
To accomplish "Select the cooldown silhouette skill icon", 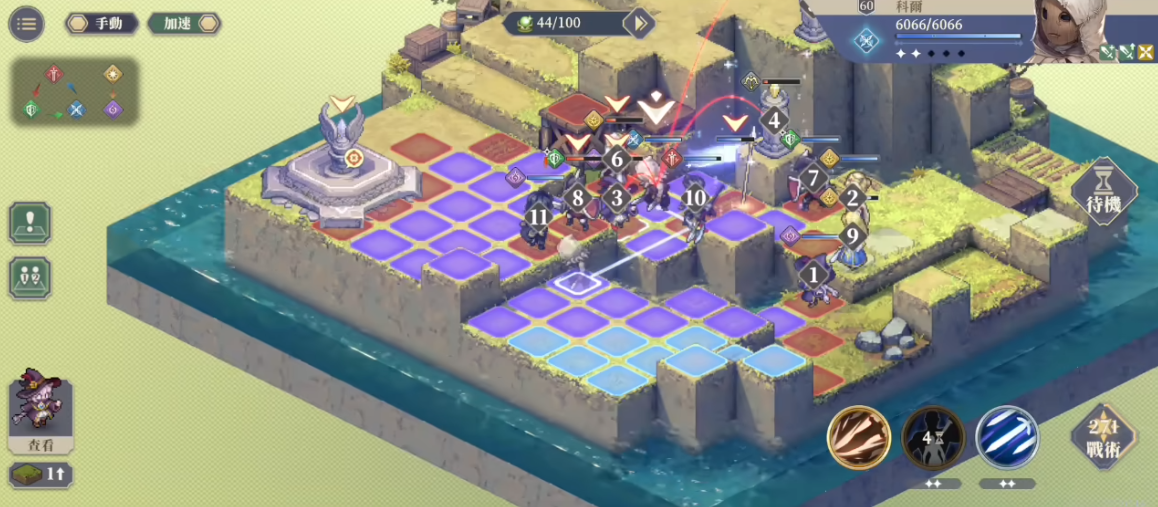I will [933, 437].
